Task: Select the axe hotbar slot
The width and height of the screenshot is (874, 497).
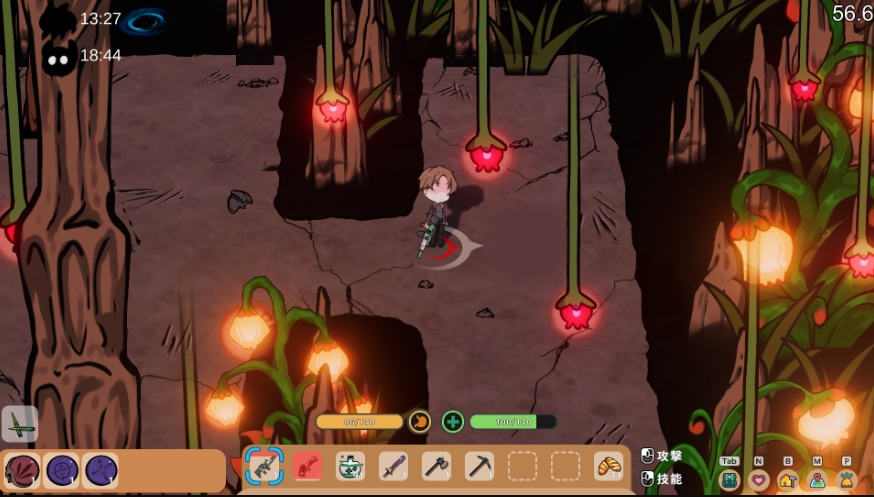Action: click(x=436, y=466)
